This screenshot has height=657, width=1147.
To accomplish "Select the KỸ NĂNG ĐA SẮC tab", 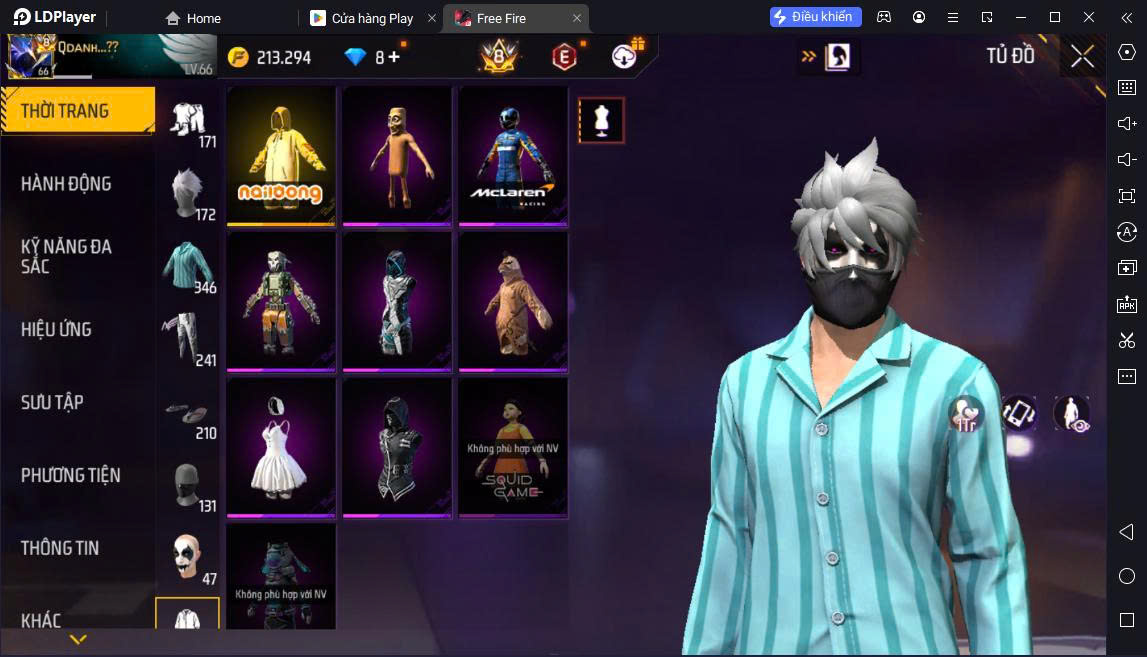I will point(66,256).
